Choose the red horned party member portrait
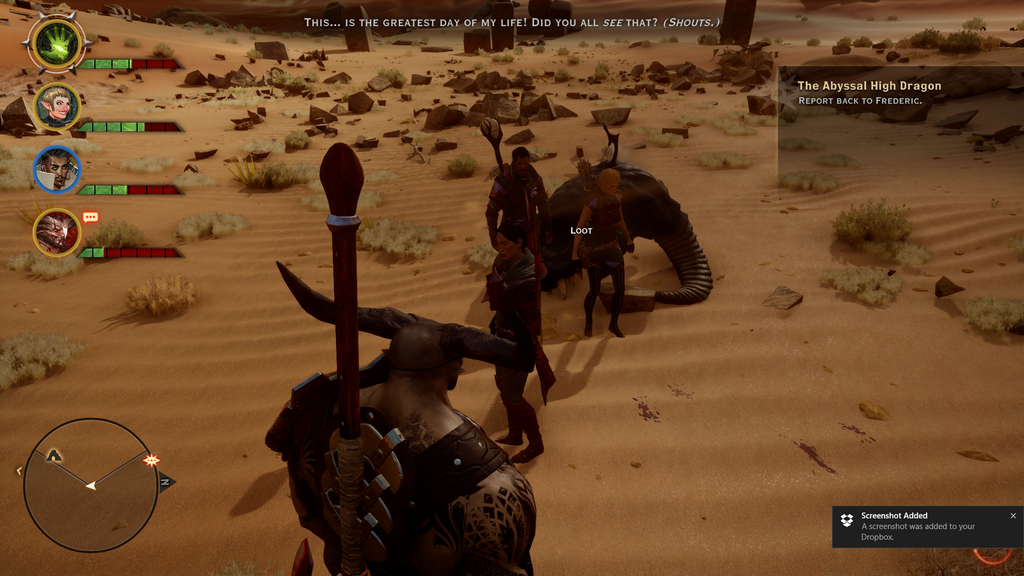The image size is (1024, 576). (x=57, y=232)
